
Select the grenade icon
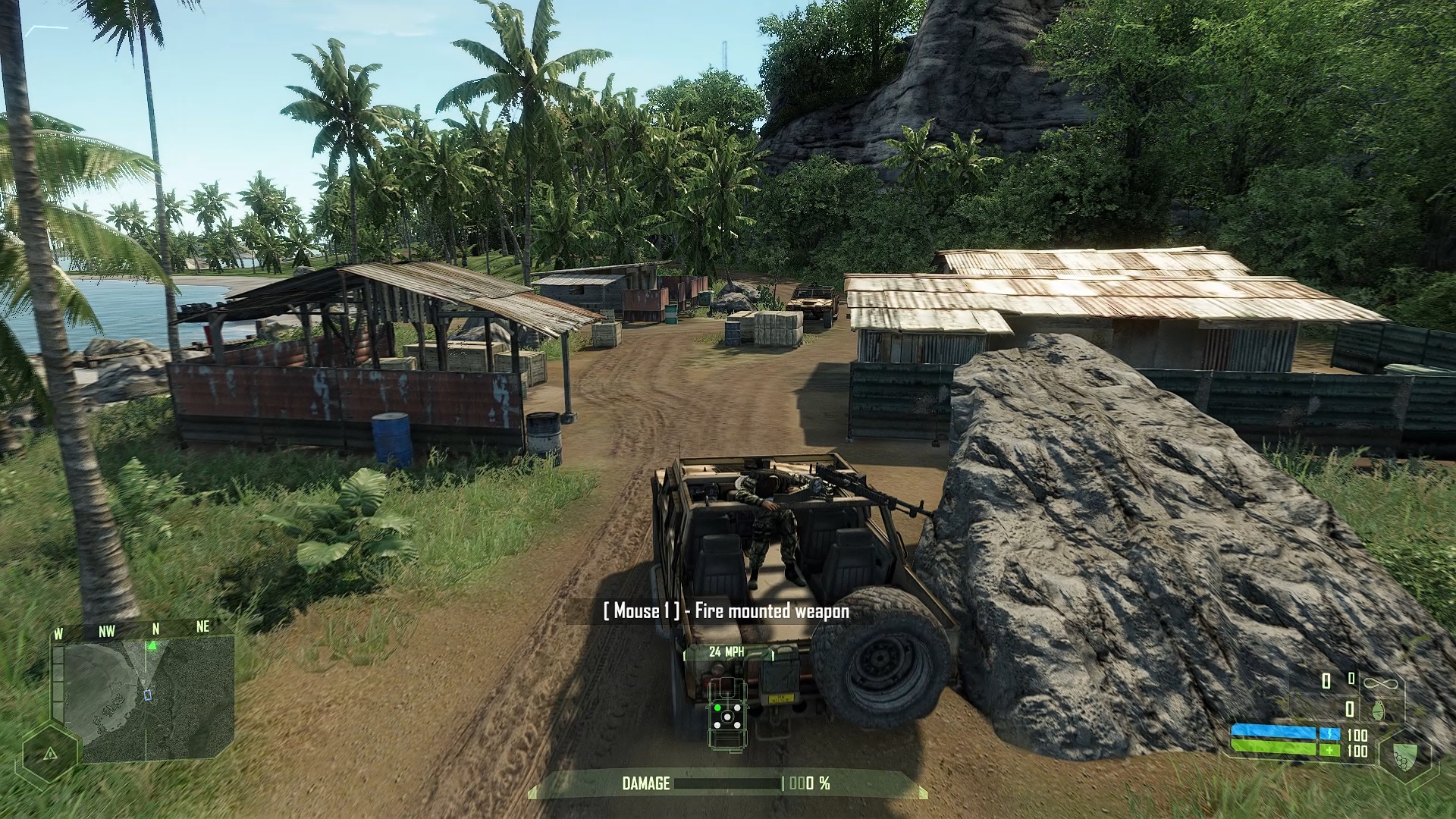coord(1378,710)
